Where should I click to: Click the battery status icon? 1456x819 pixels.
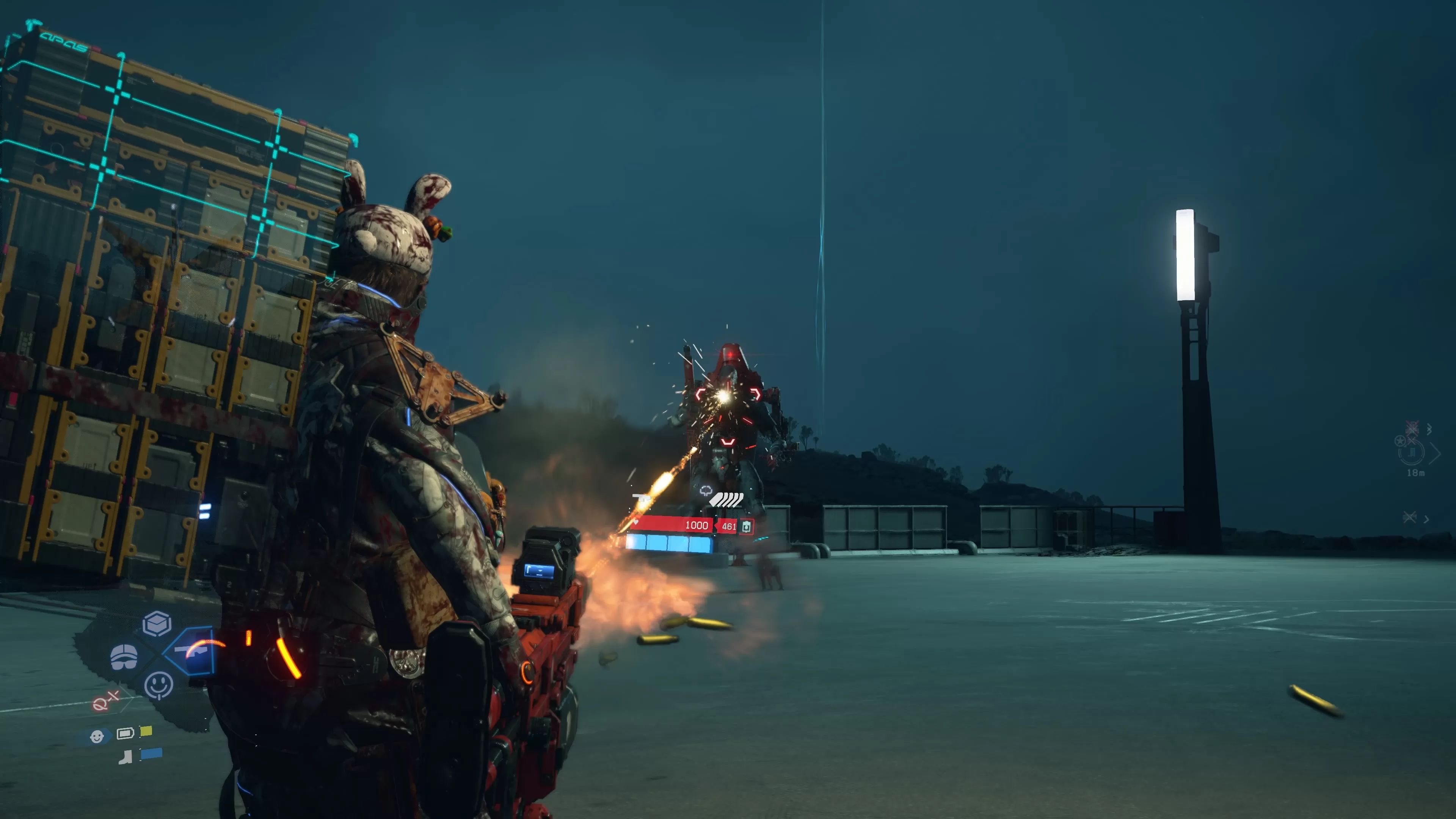(125, 733)
